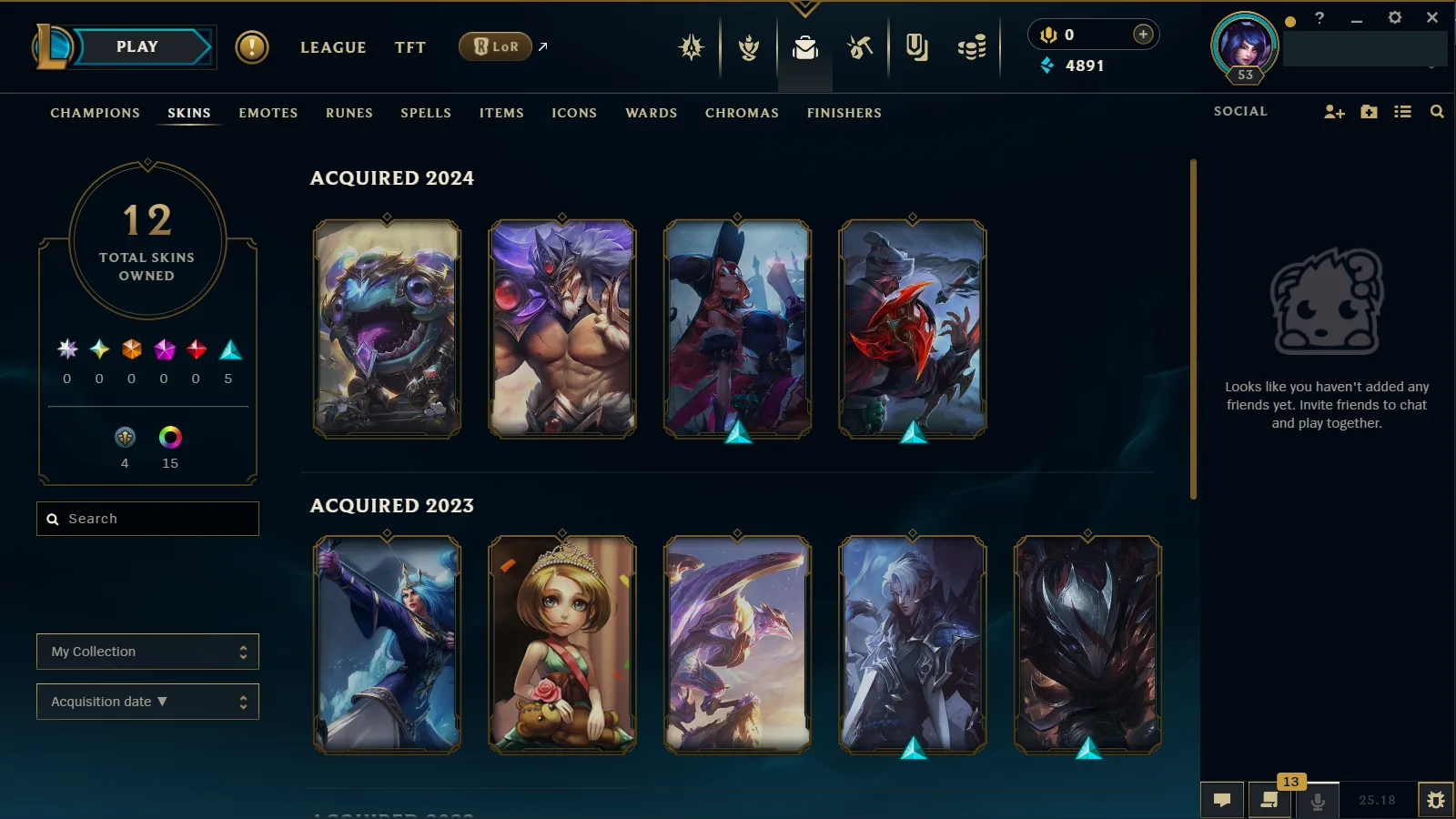The width and height of the screenshot is (1456, 819).
Task: Switch to the CHAMPIONS tab
Action: [95, 113]
